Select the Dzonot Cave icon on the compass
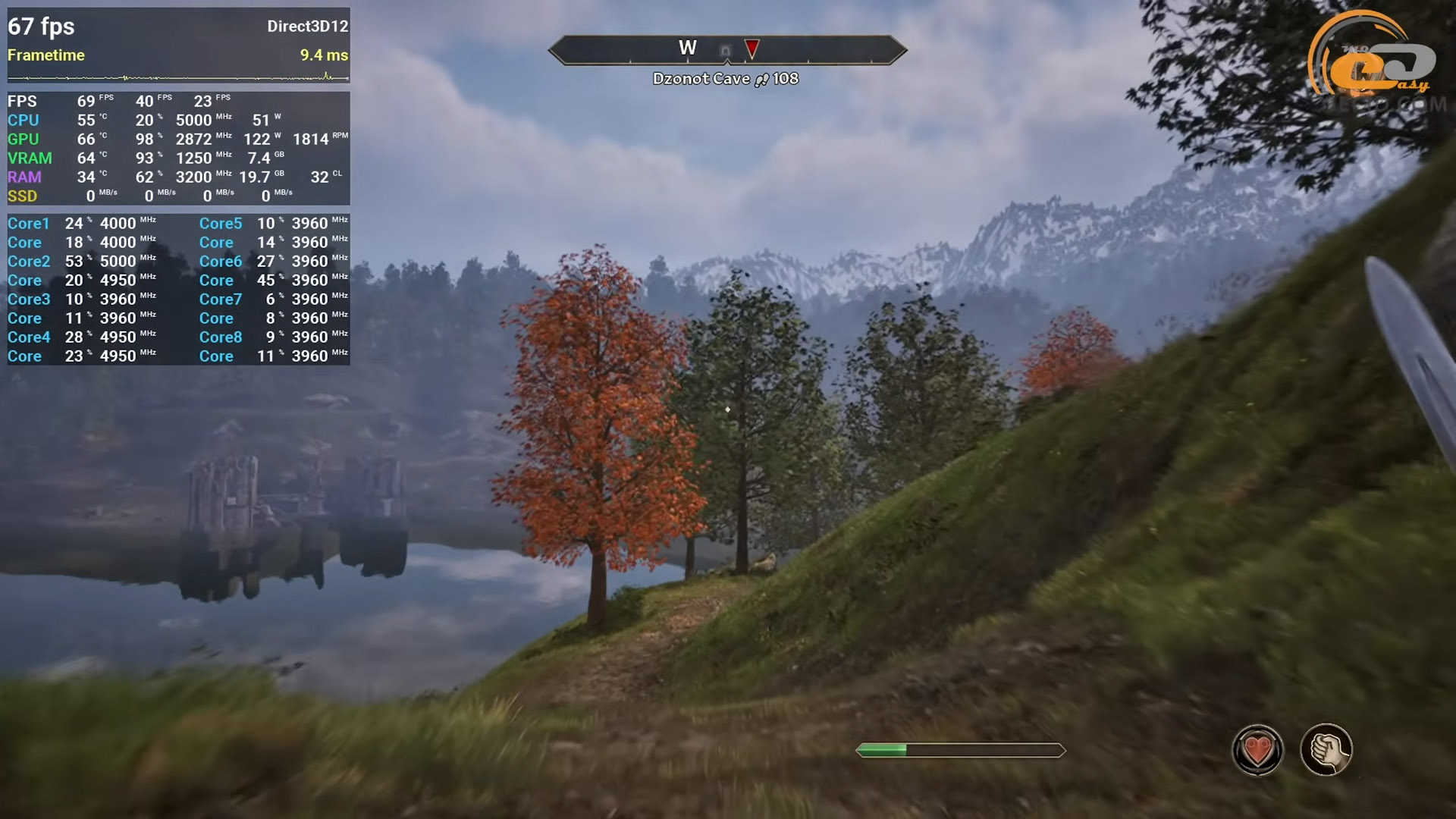 click(x=725, y=51)
